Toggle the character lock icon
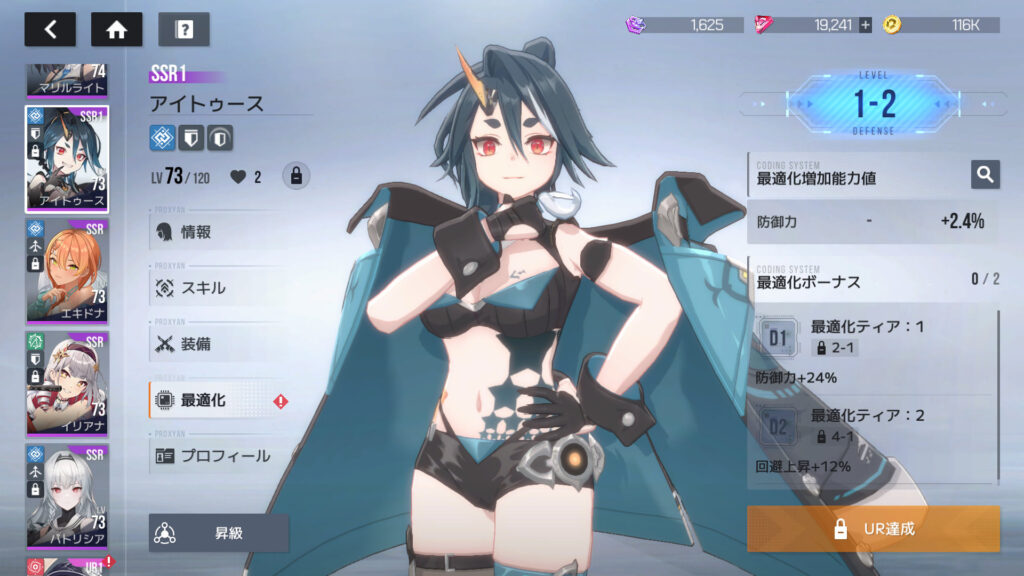The image size is (1024, 576). (x=295, y=177)
